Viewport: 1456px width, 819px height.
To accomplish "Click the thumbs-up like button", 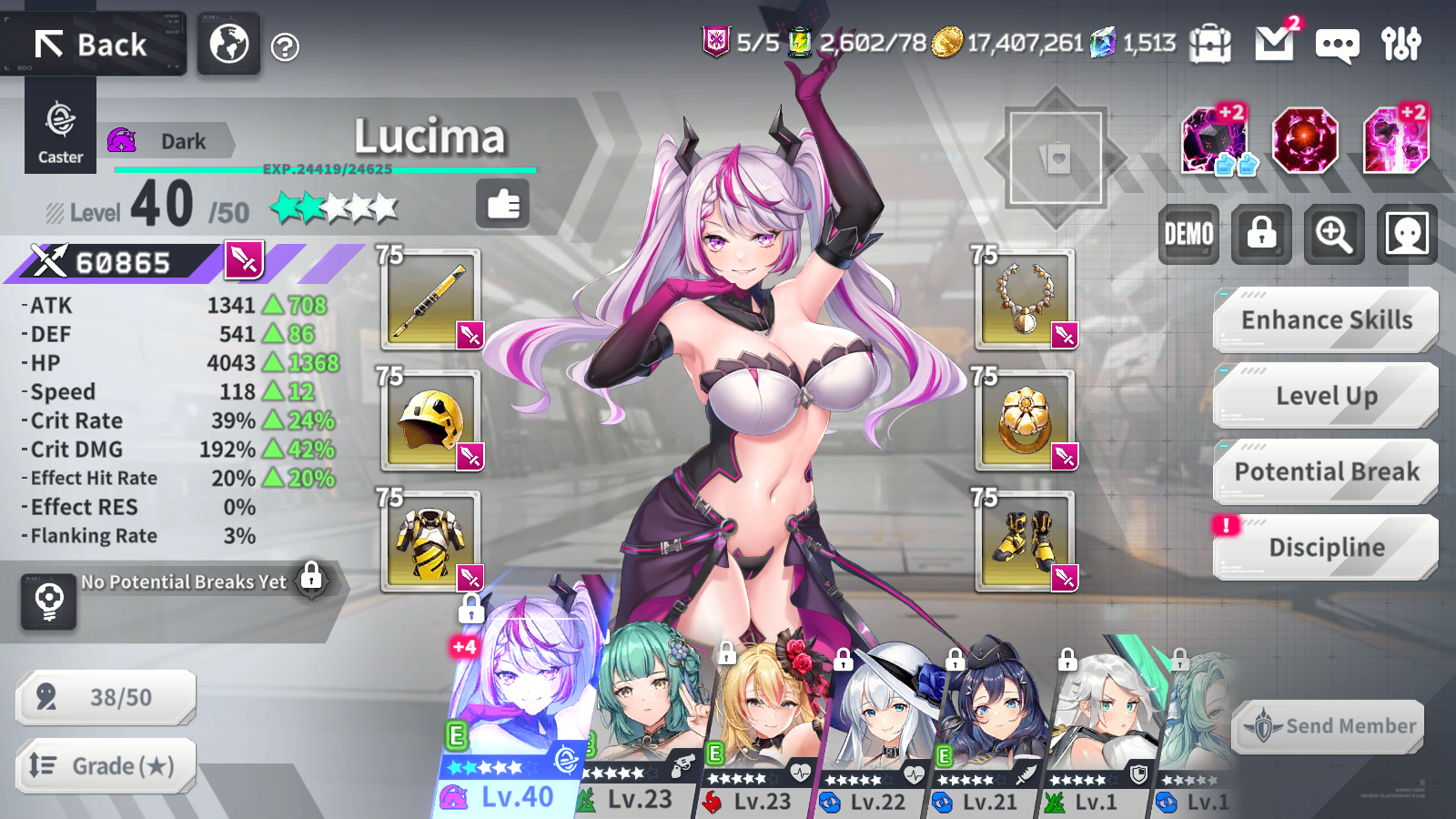I will [x=502, y=204].
